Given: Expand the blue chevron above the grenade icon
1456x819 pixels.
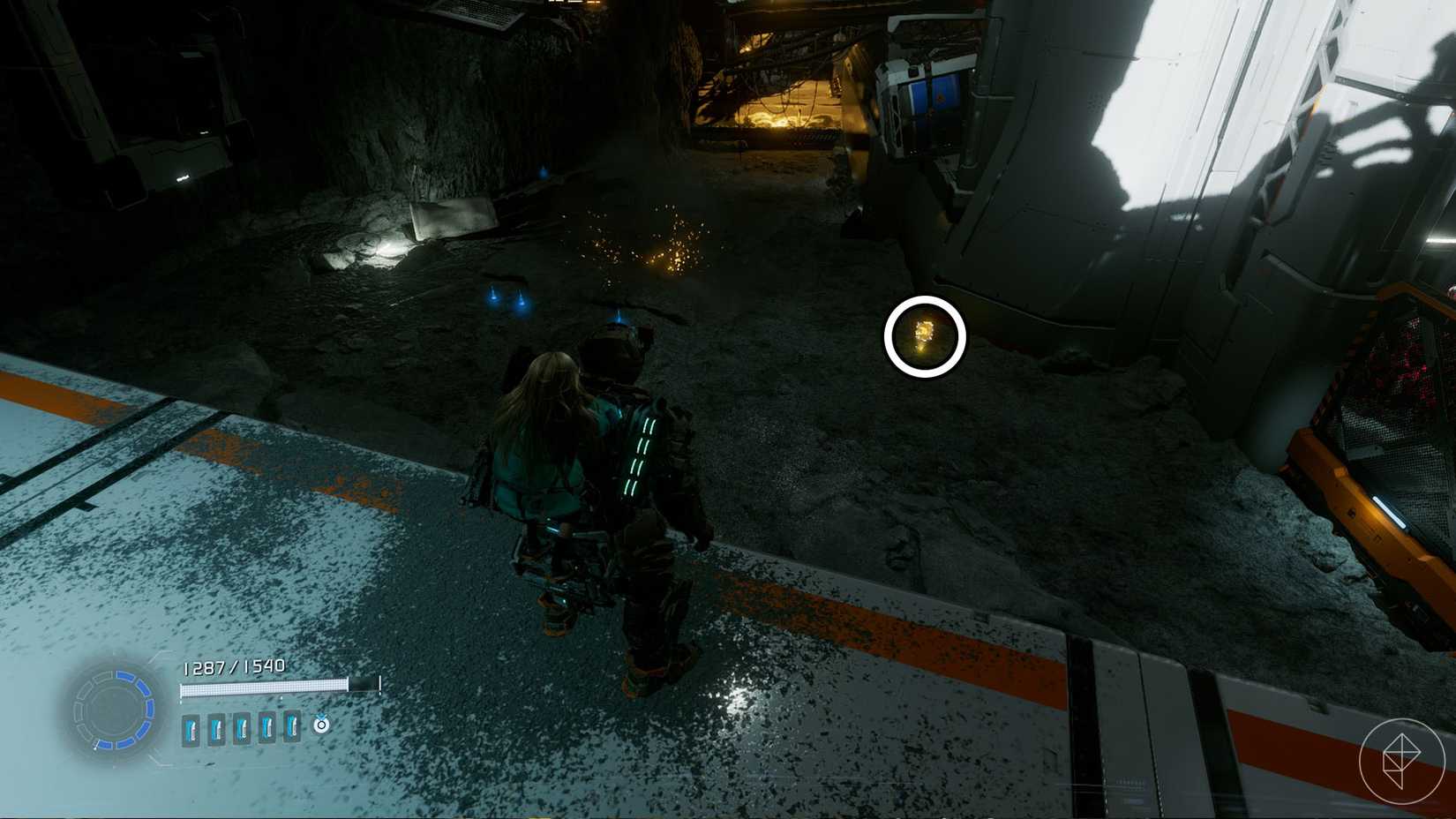Looking at the screenshot, I should (x=322, y=715).
